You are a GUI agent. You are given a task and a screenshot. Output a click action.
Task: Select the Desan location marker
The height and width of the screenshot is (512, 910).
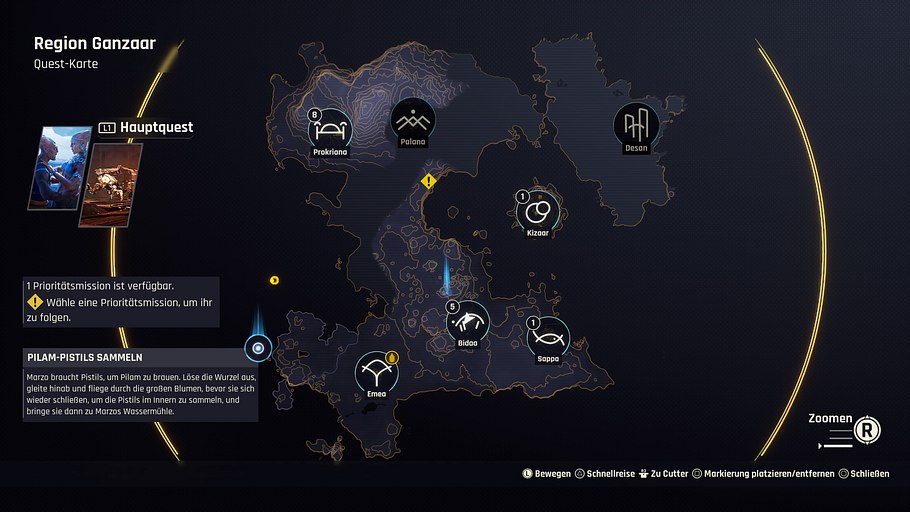click(636, 125)
